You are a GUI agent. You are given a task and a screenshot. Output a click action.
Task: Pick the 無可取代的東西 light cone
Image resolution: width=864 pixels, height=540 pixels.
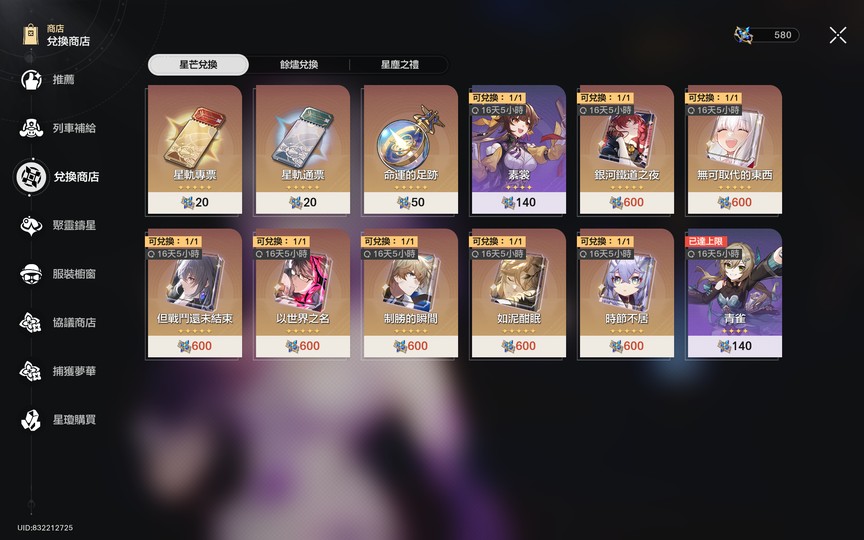click(734, 148)
